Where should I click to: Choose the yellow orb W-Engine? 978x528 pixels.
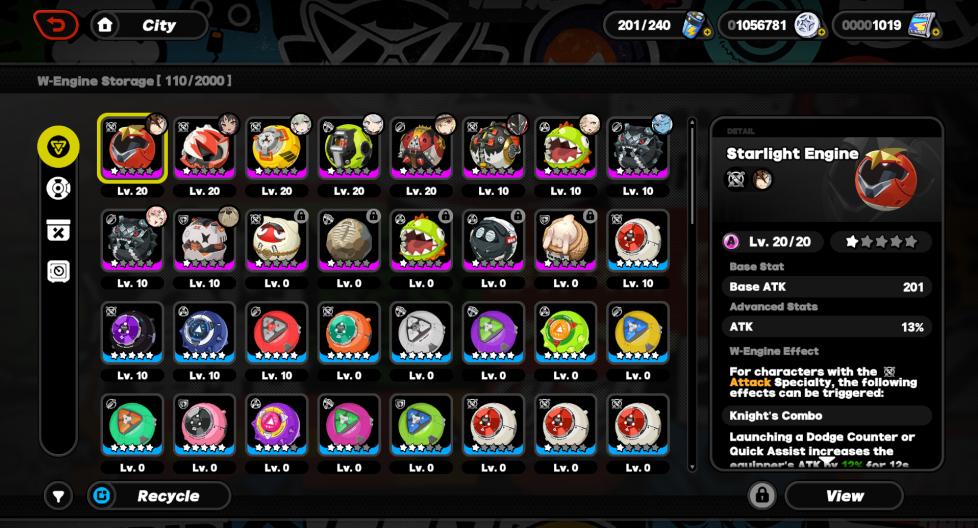coord(637,333)
